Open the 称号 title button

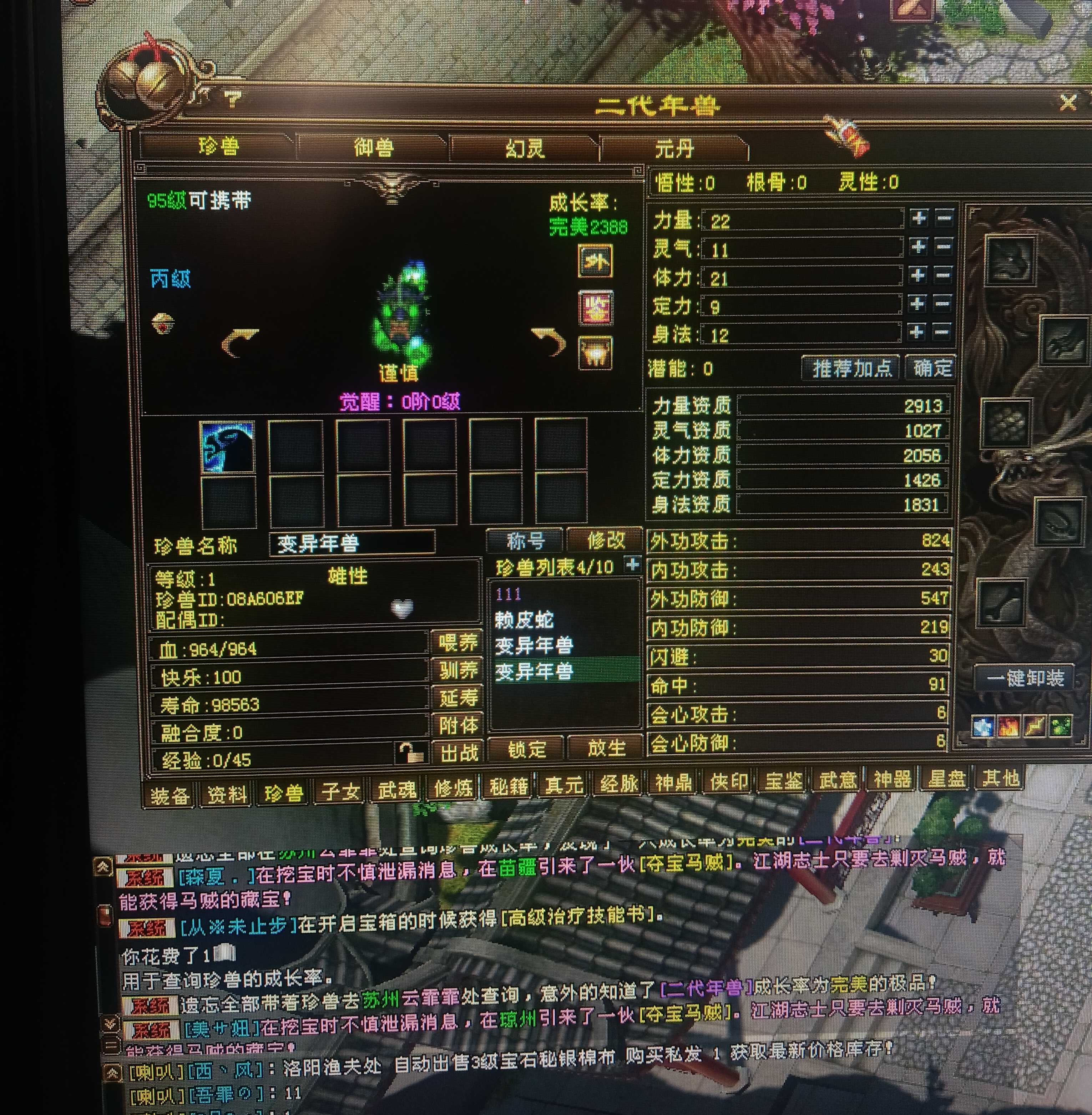pyautogui.click(x=525, y=540)
